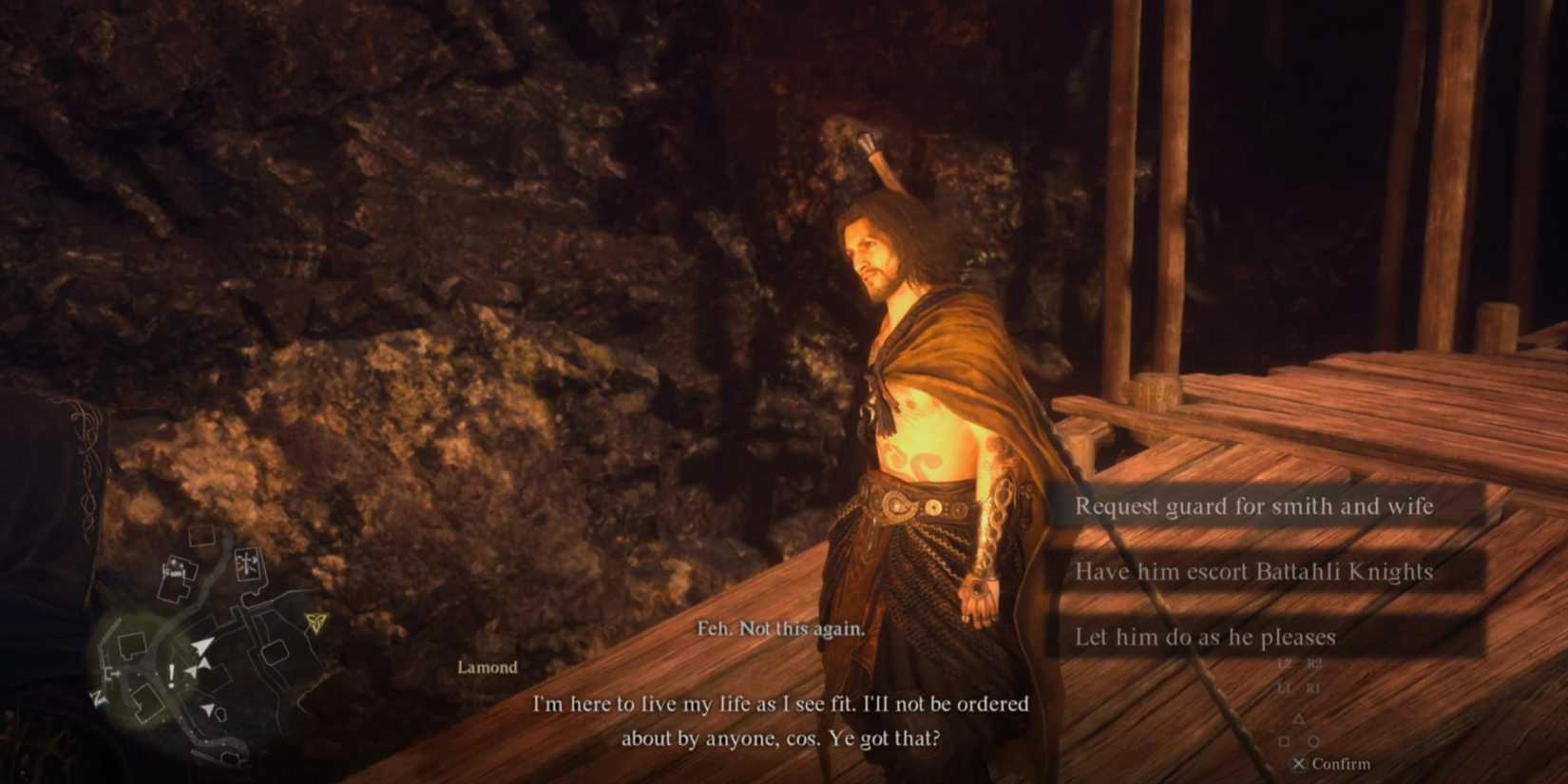Click the circle button prompt icon
1568x784 pixels.
click(x=1315, y=740)
